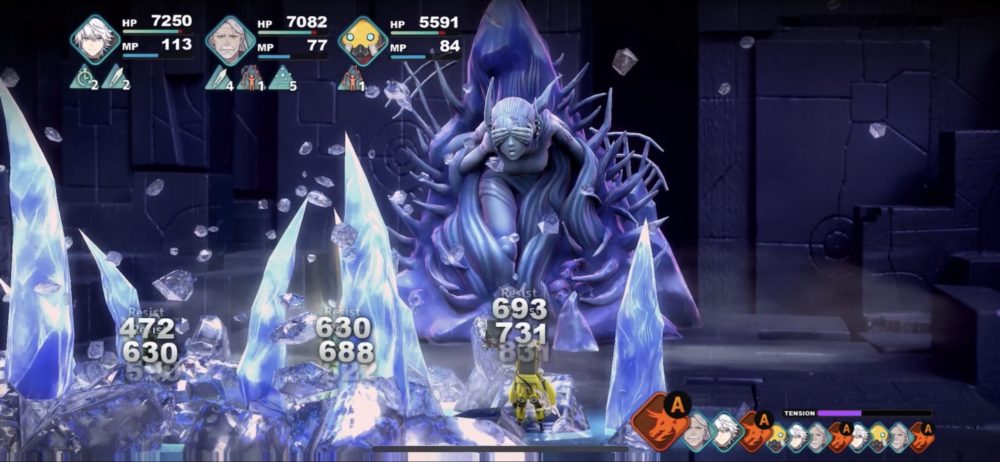Inspect the burning figure status under the elderly man
The image size is (1000, 462).
point(248,76)
